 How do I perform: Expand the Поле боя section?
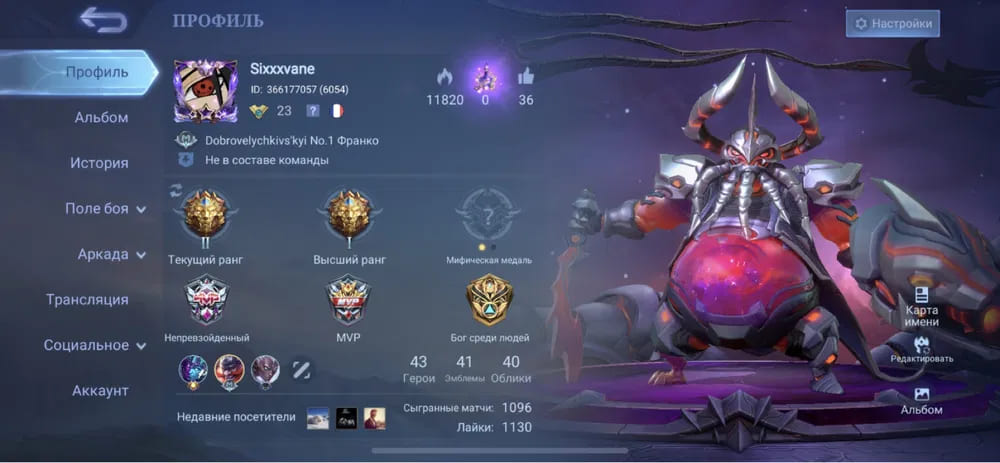point(105,209)
